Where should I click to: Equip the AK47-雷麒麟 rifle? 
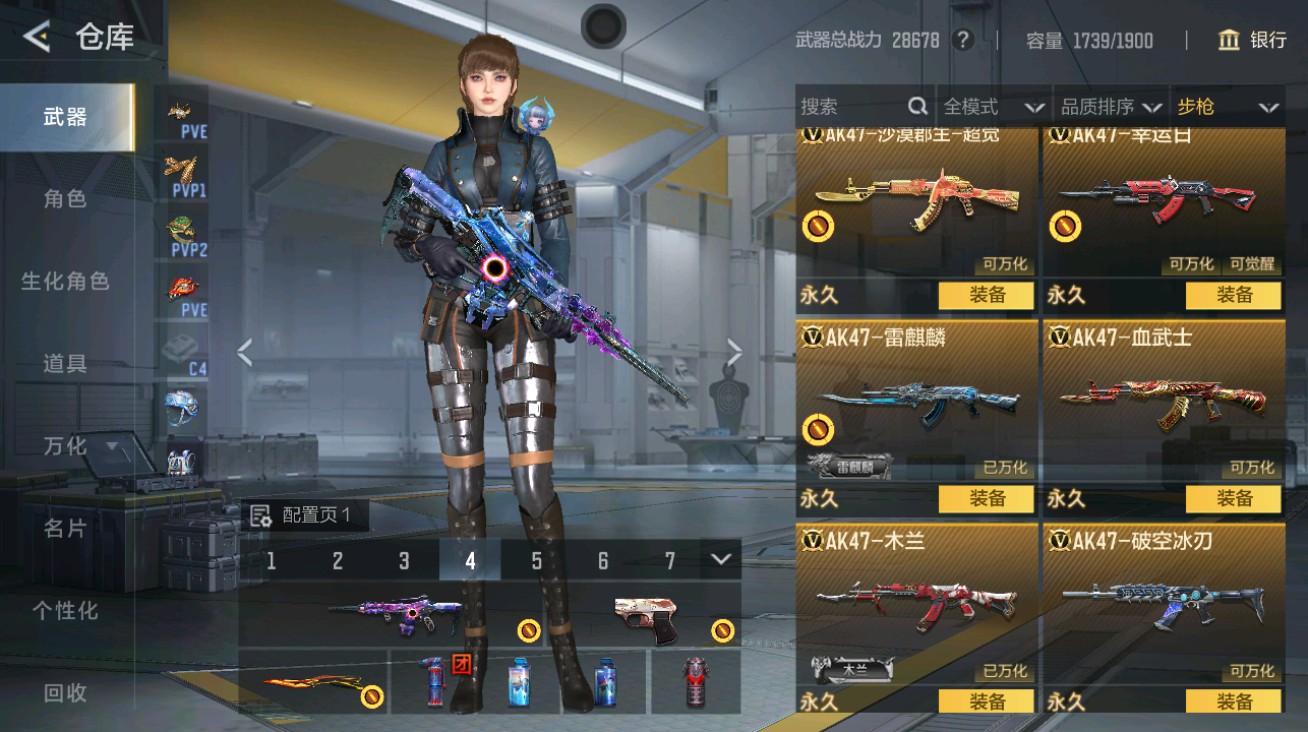tap(986, 498)
